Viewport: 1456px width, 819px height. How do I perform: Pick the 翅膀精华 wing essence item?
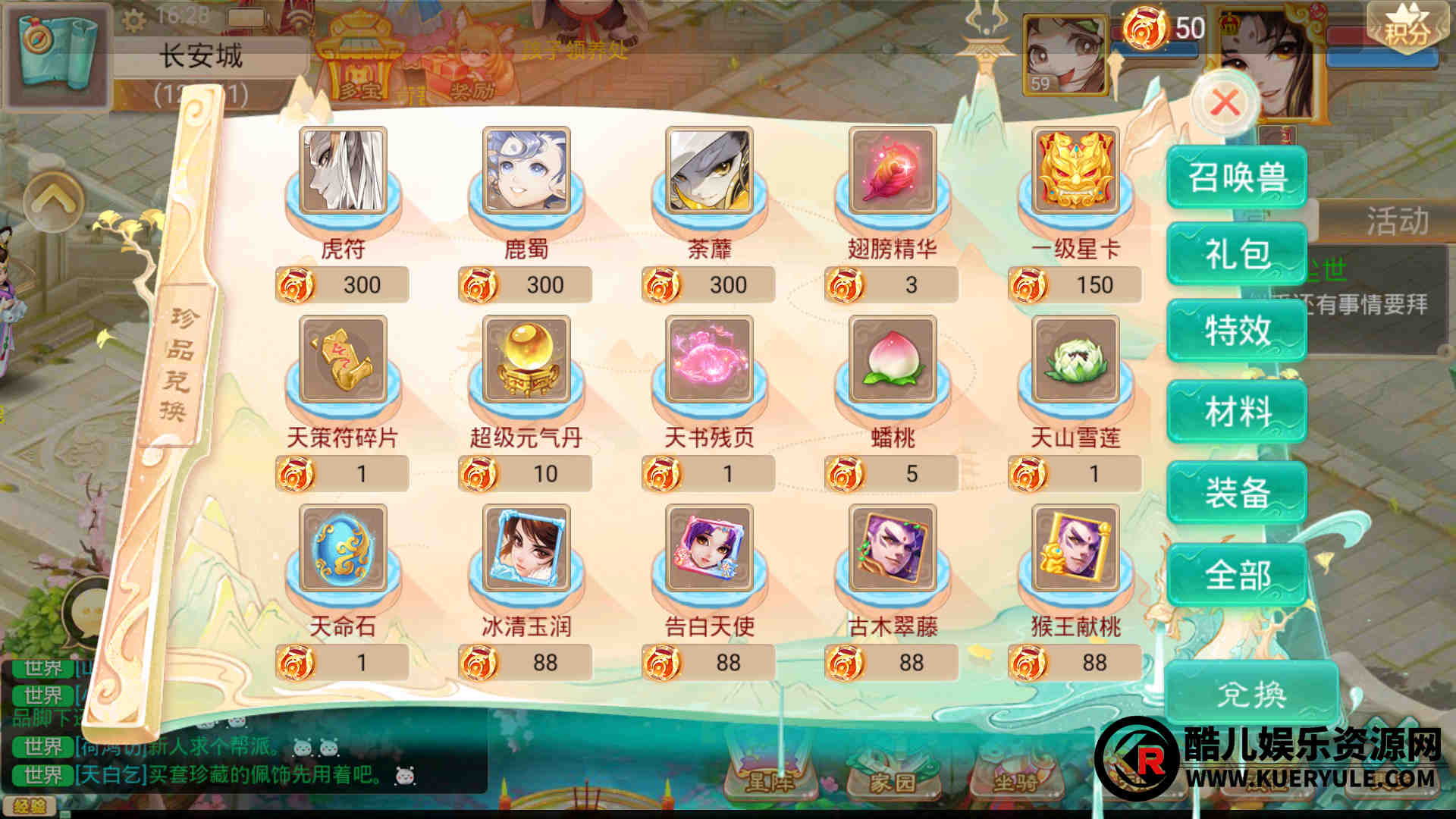pos(893,171)
